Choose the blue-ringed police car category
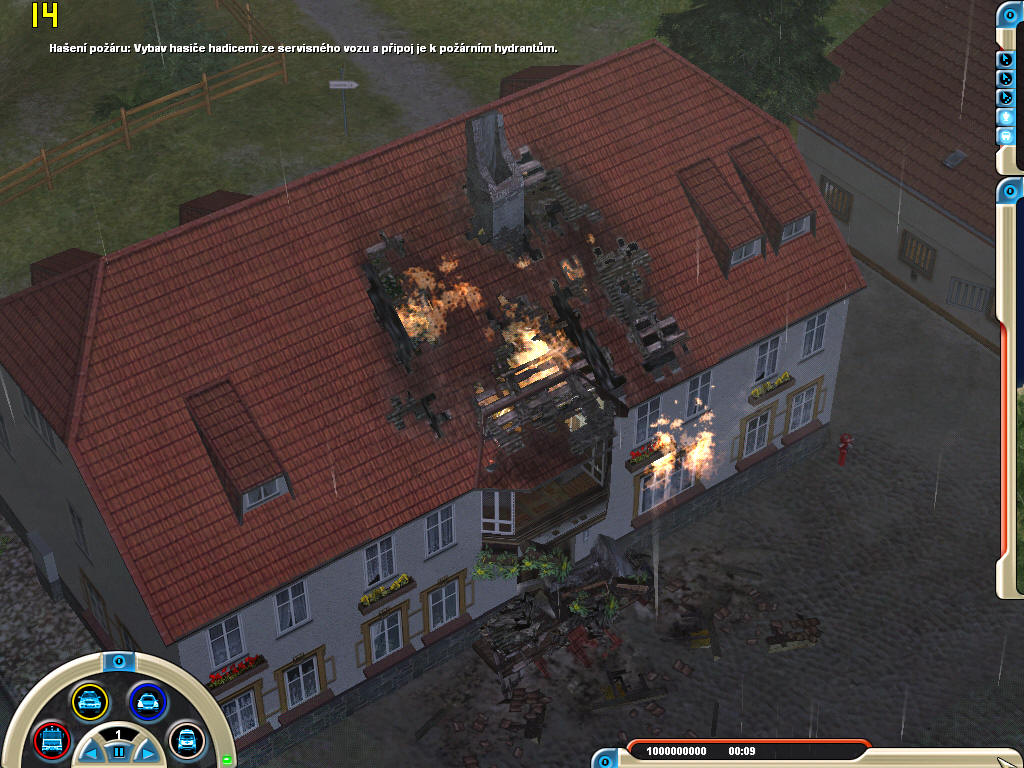1024x768 pixels. pos(147,702)
